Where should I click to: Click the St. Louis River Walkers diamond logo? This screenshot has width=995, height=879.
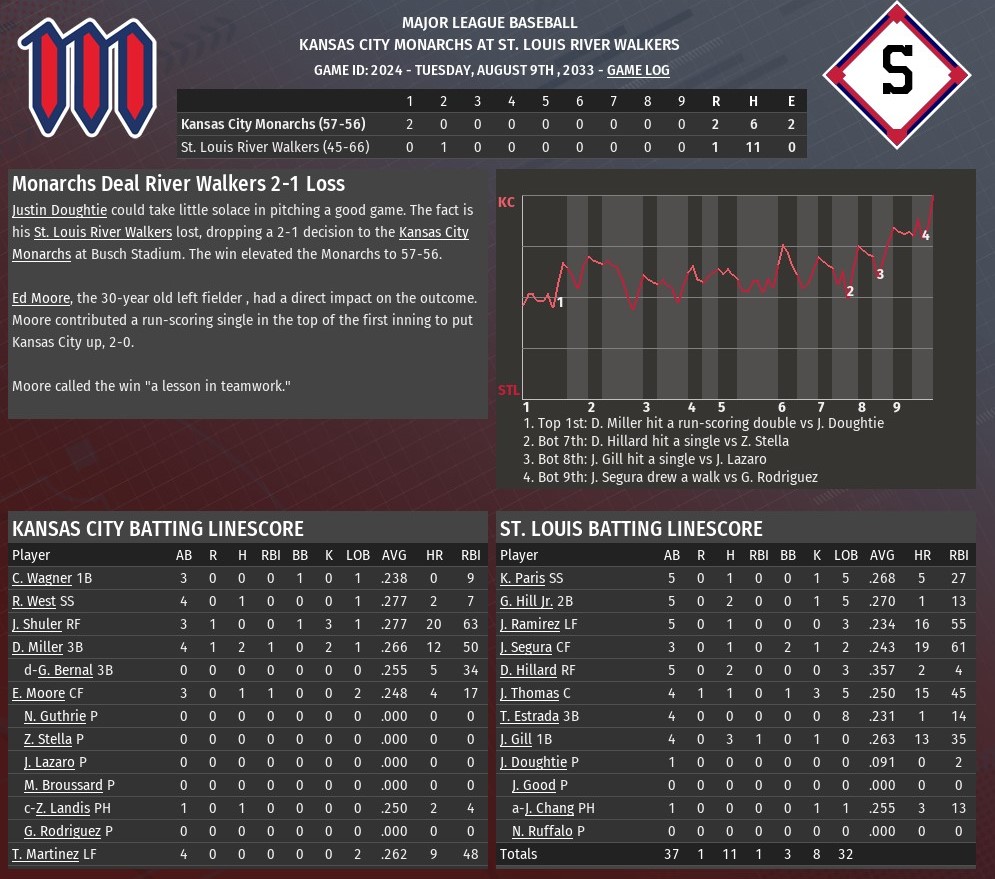tap(896, 76)
